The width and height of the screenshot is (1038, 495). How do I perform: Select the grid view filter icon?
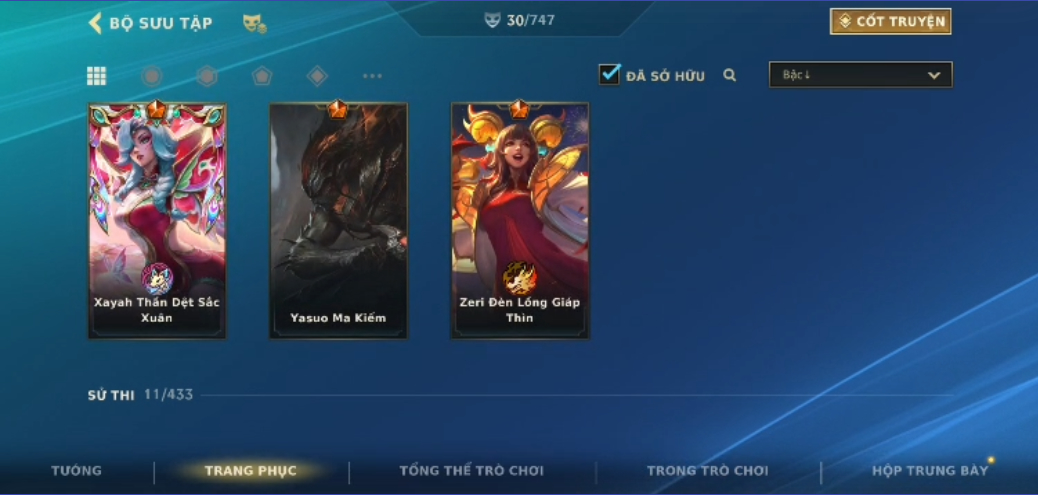point(97,76)
